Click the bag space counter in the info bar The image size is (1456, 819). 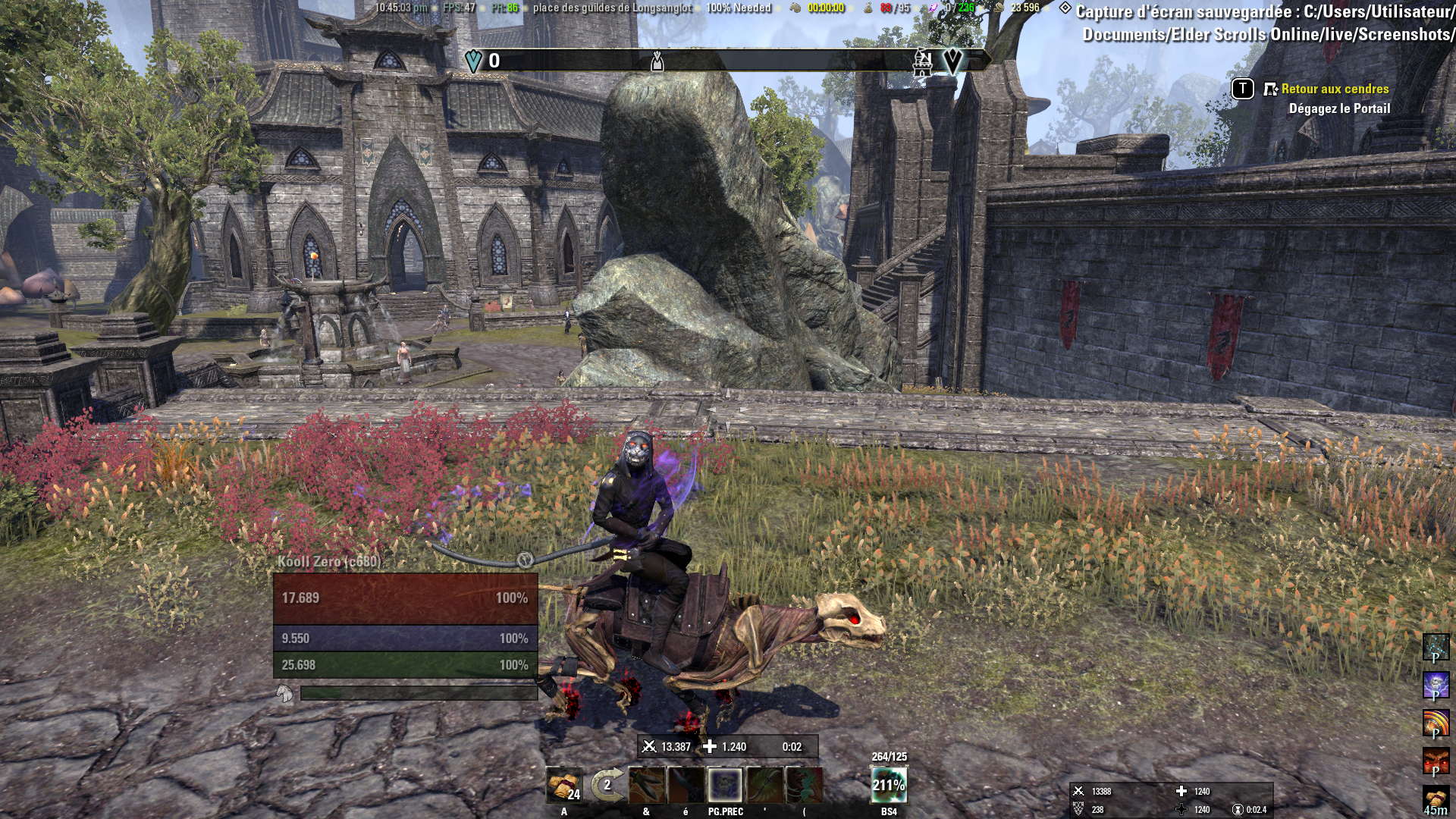895,8
